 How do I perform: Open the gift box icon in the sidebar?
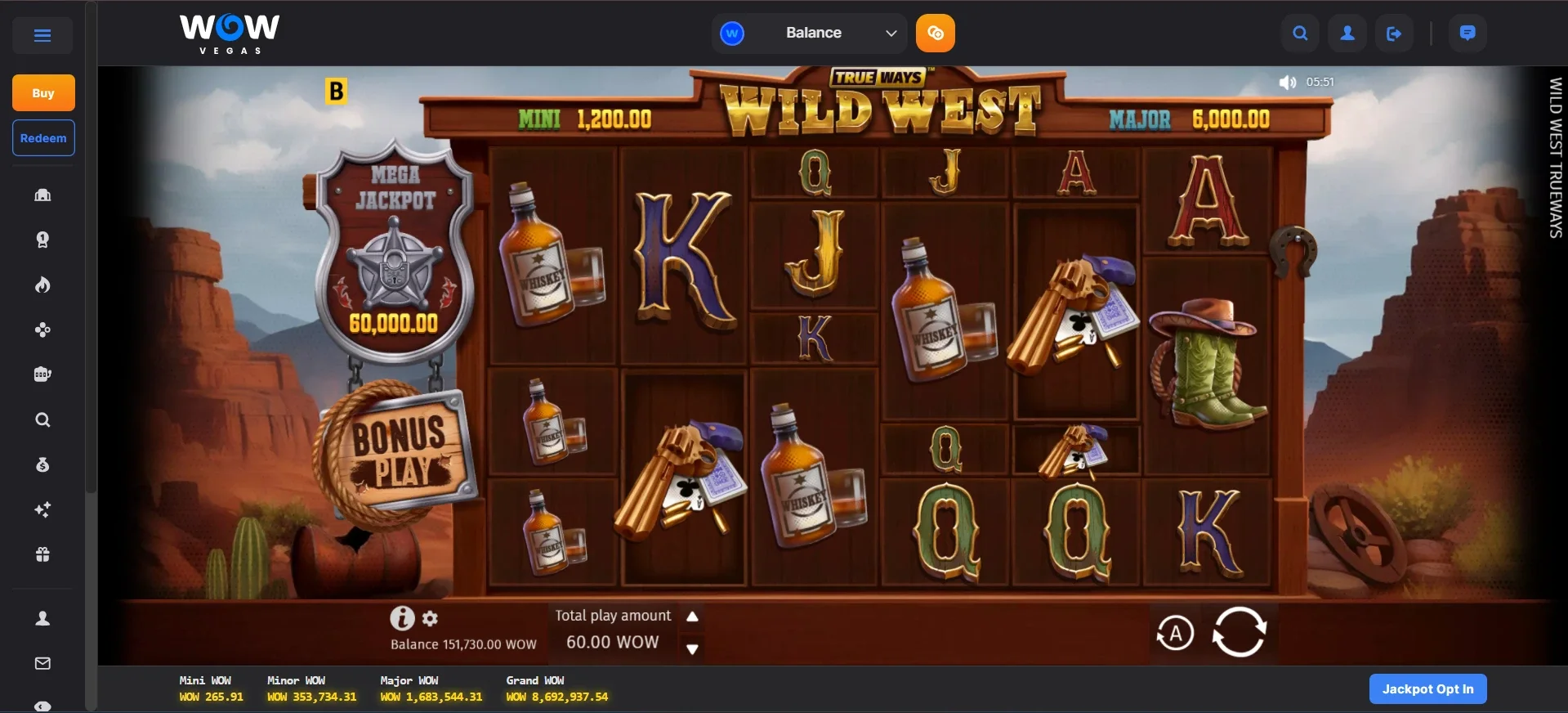coord(42,555)
